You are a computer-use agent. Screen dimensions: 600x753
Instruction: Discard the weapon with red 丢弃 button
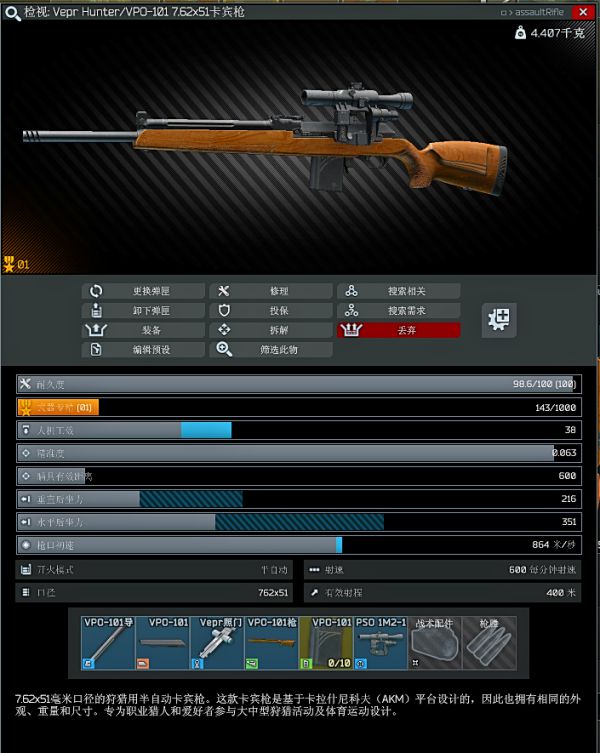[398, 330]
